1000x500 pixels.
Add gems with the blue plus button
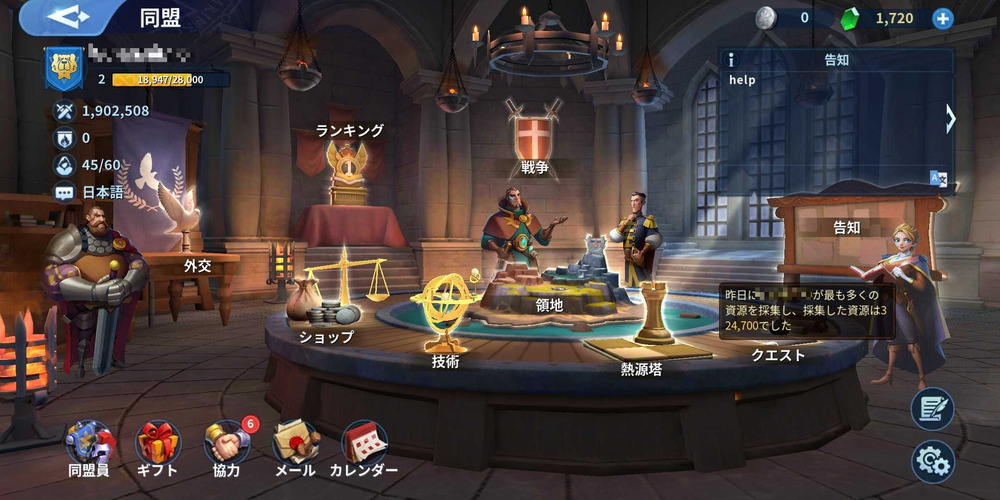[942, 18]
